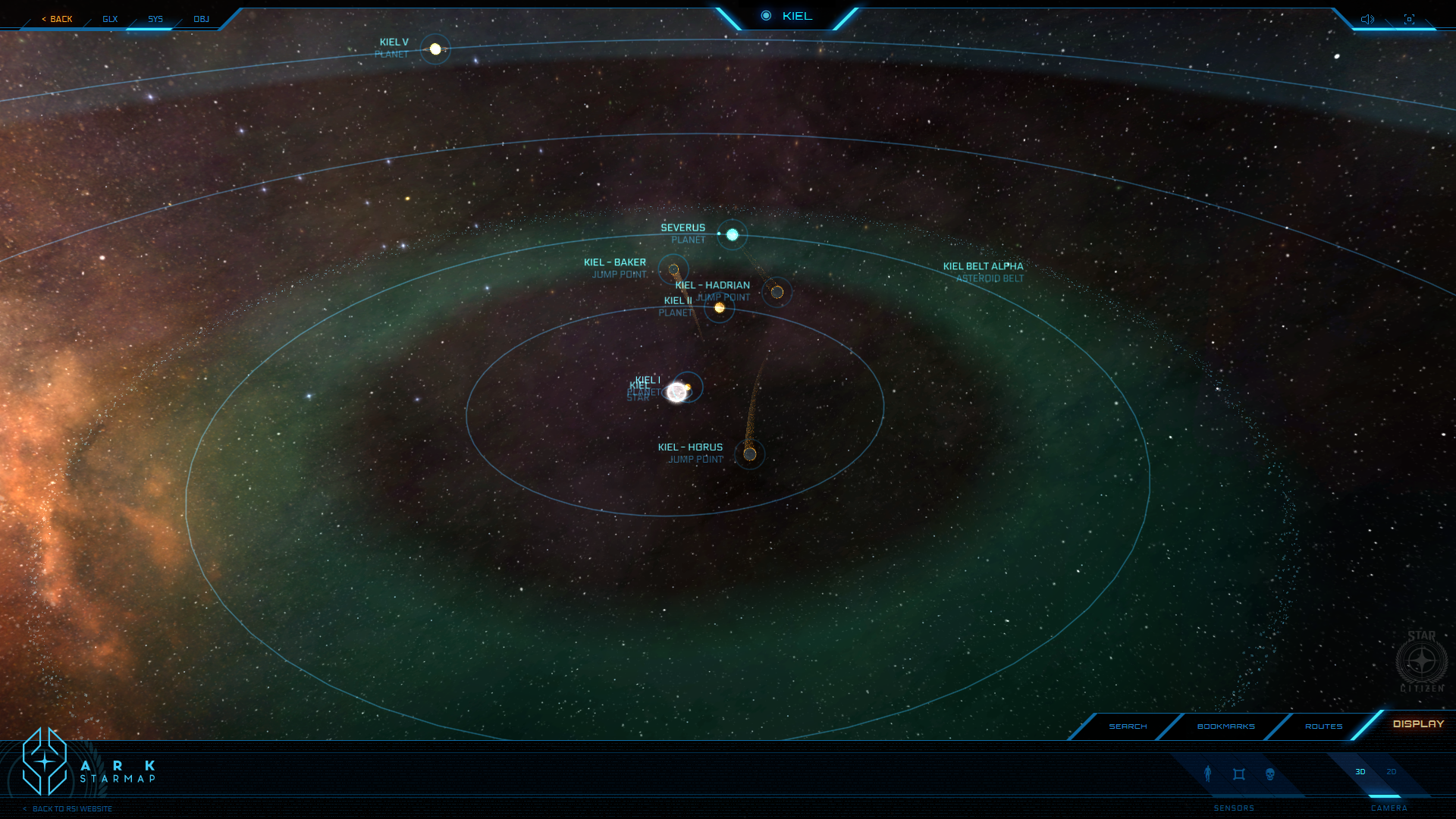Viewport: 1456px width, 819px height.
Task: Choose the Kiel - Horus jump point marker
Action: pos(750,454)
